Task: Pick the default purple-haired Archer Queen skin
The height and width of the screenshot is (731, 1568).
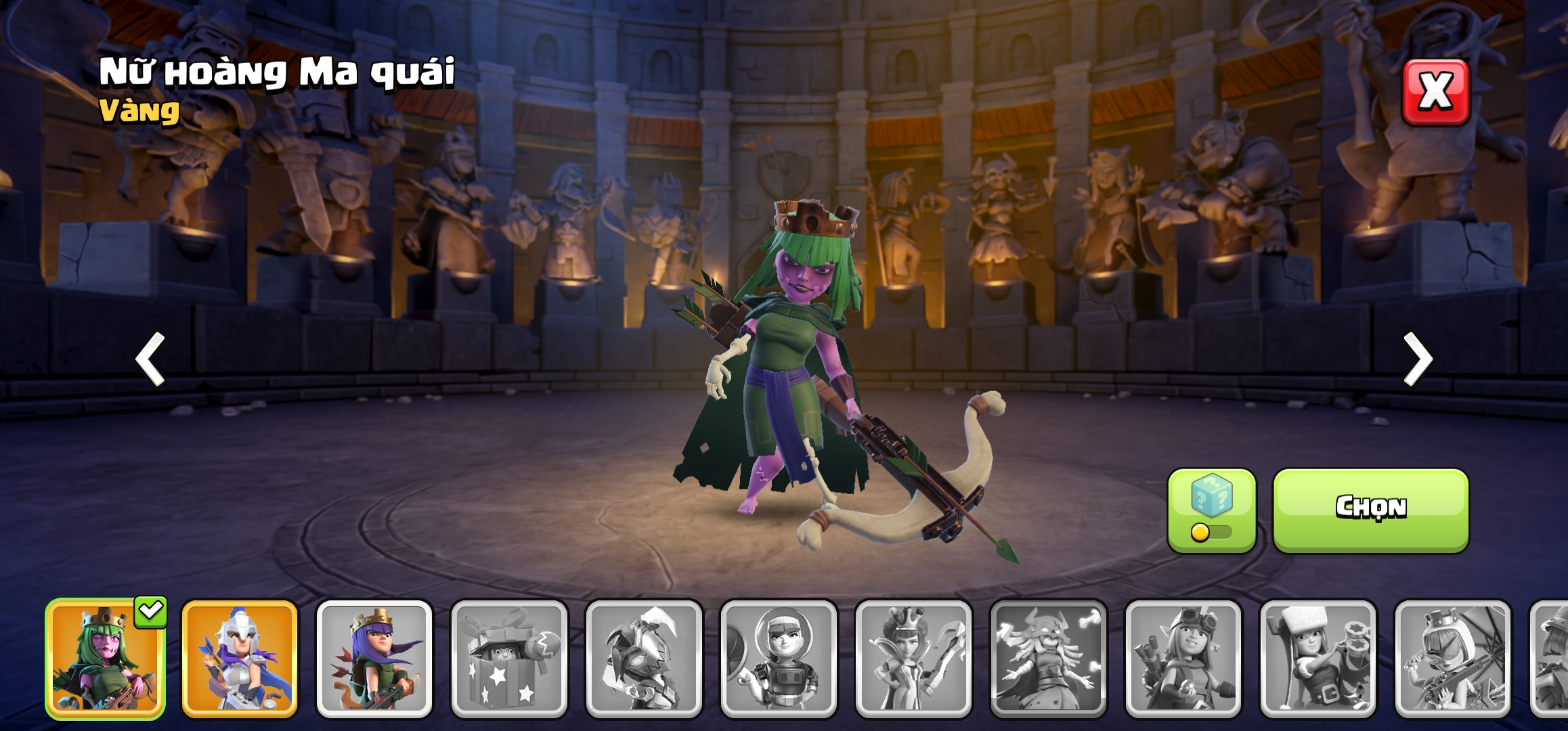Action: tap(374, 659)
